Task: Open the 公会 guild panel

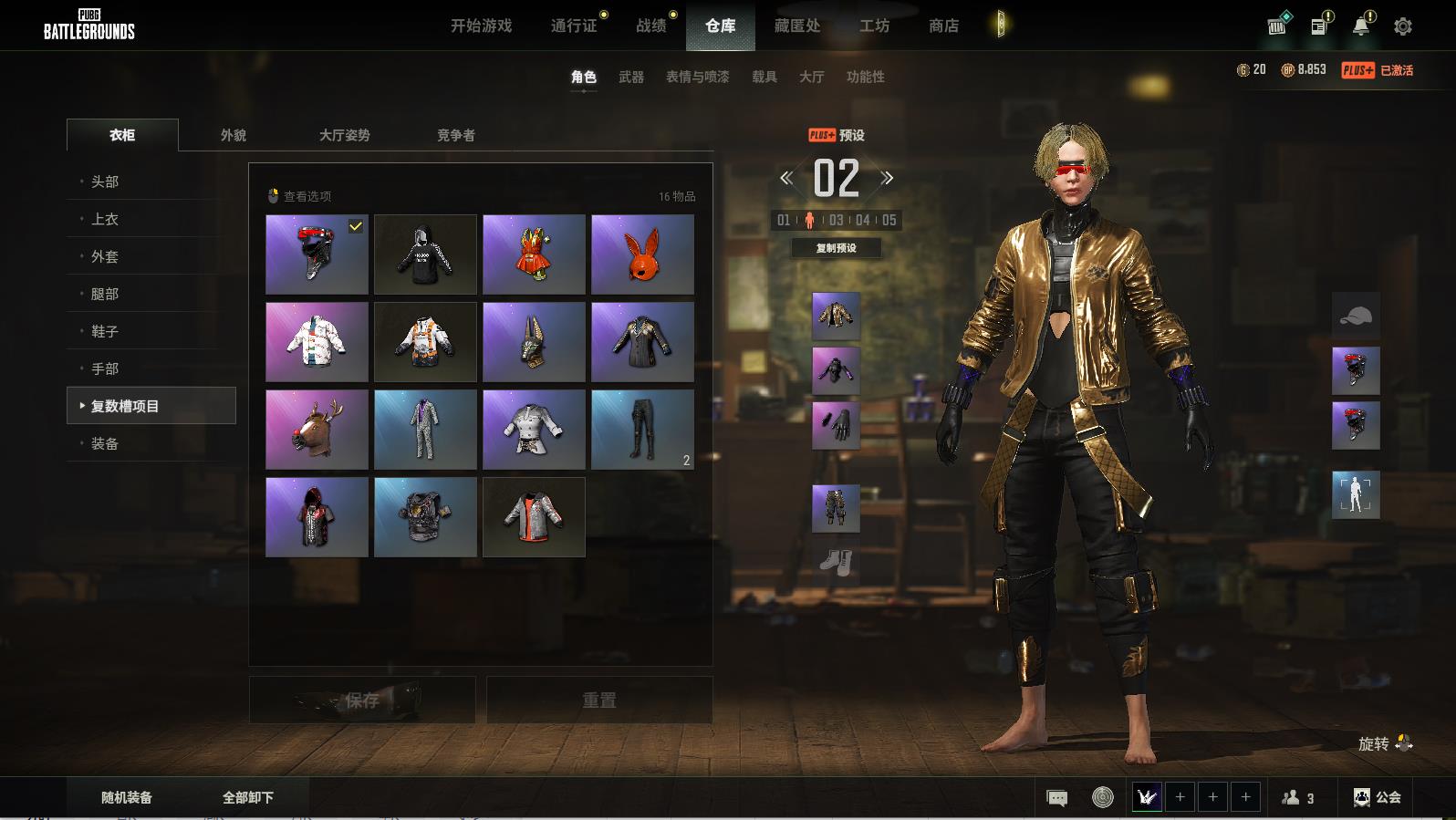Action: point(1378,797)
